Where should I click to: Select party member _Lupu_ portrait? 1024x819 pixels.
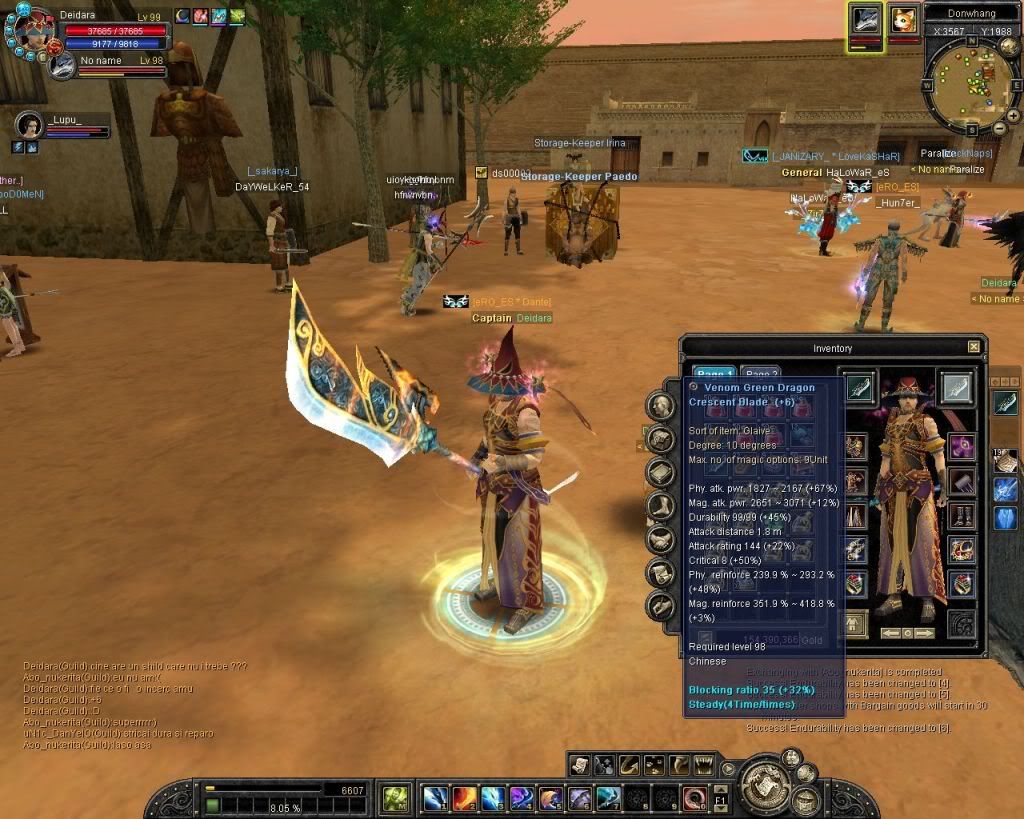pos(29,124)
